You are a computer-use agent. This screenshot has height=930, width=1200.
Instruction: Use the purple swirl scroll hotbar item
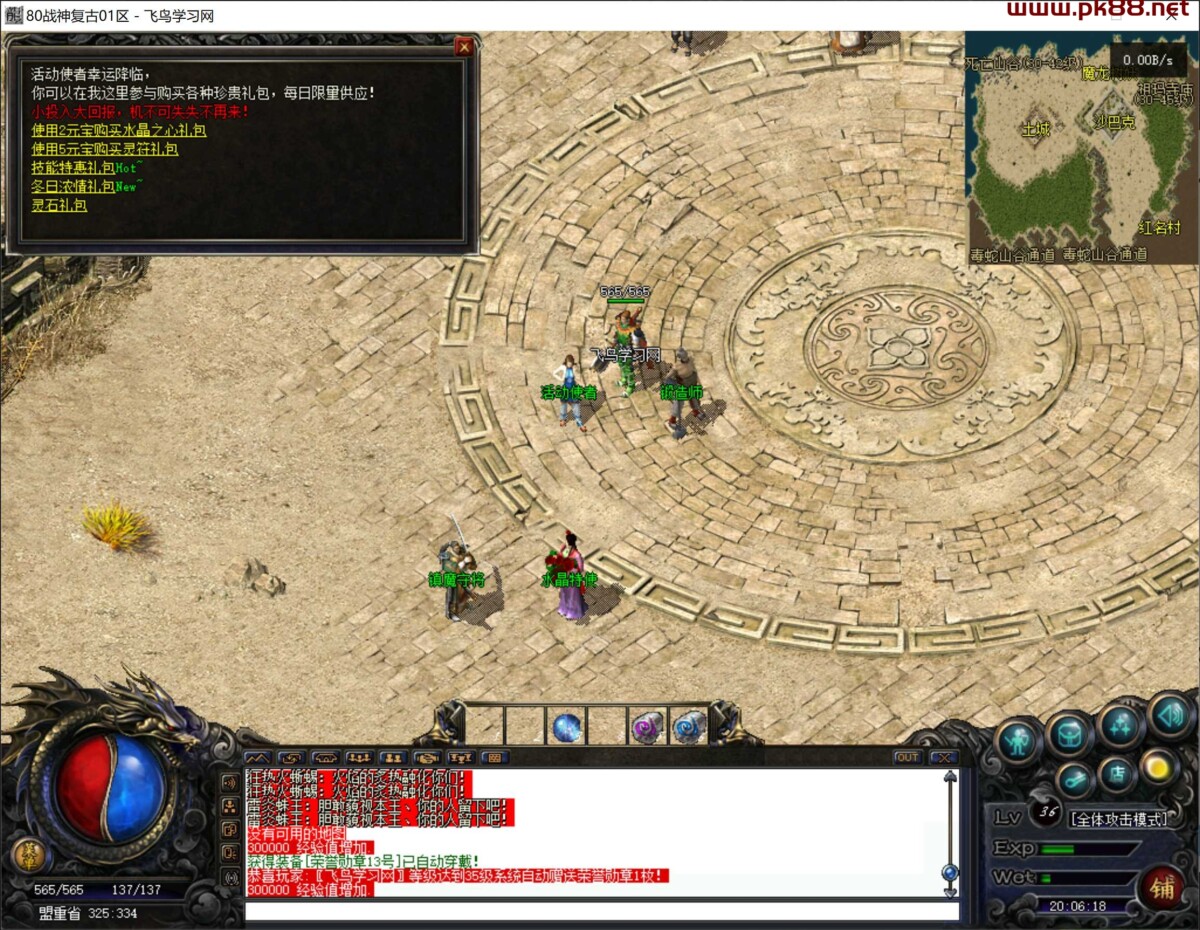(x=647, y=727)
